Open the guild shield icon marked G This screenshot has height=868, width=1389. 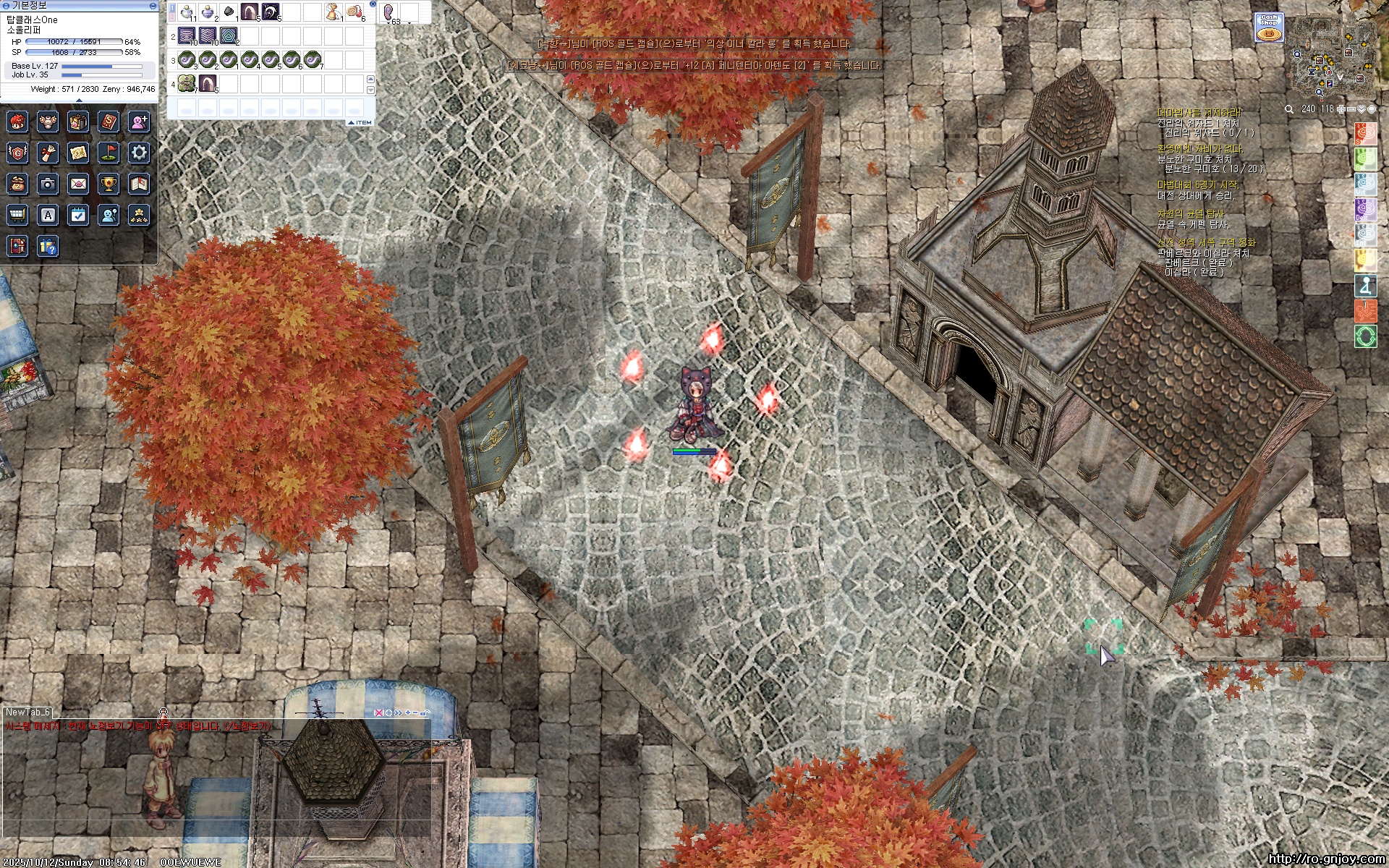(x=17, y=153)
